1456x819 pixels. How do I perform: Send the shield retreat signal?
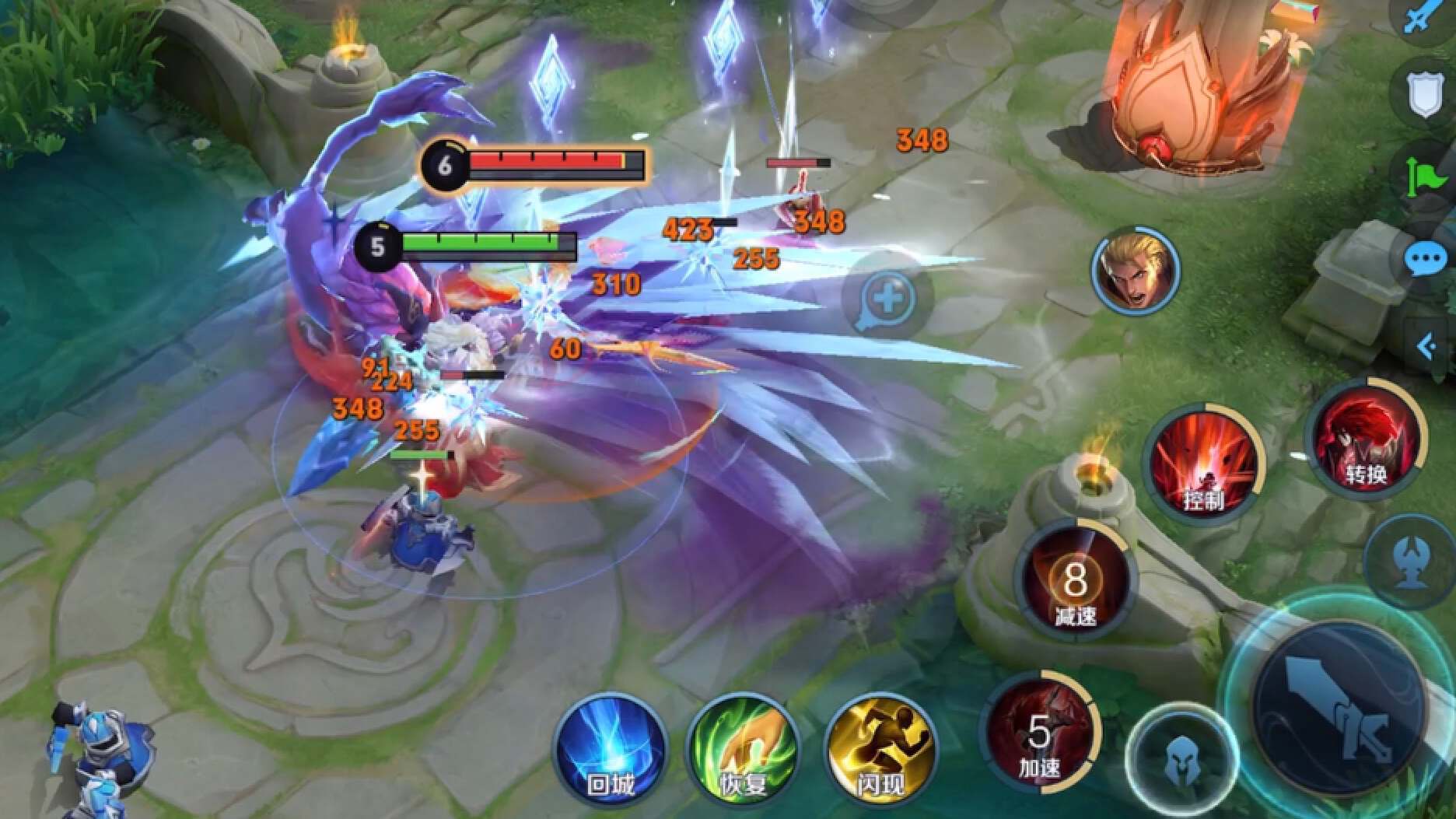(1425, 95)
